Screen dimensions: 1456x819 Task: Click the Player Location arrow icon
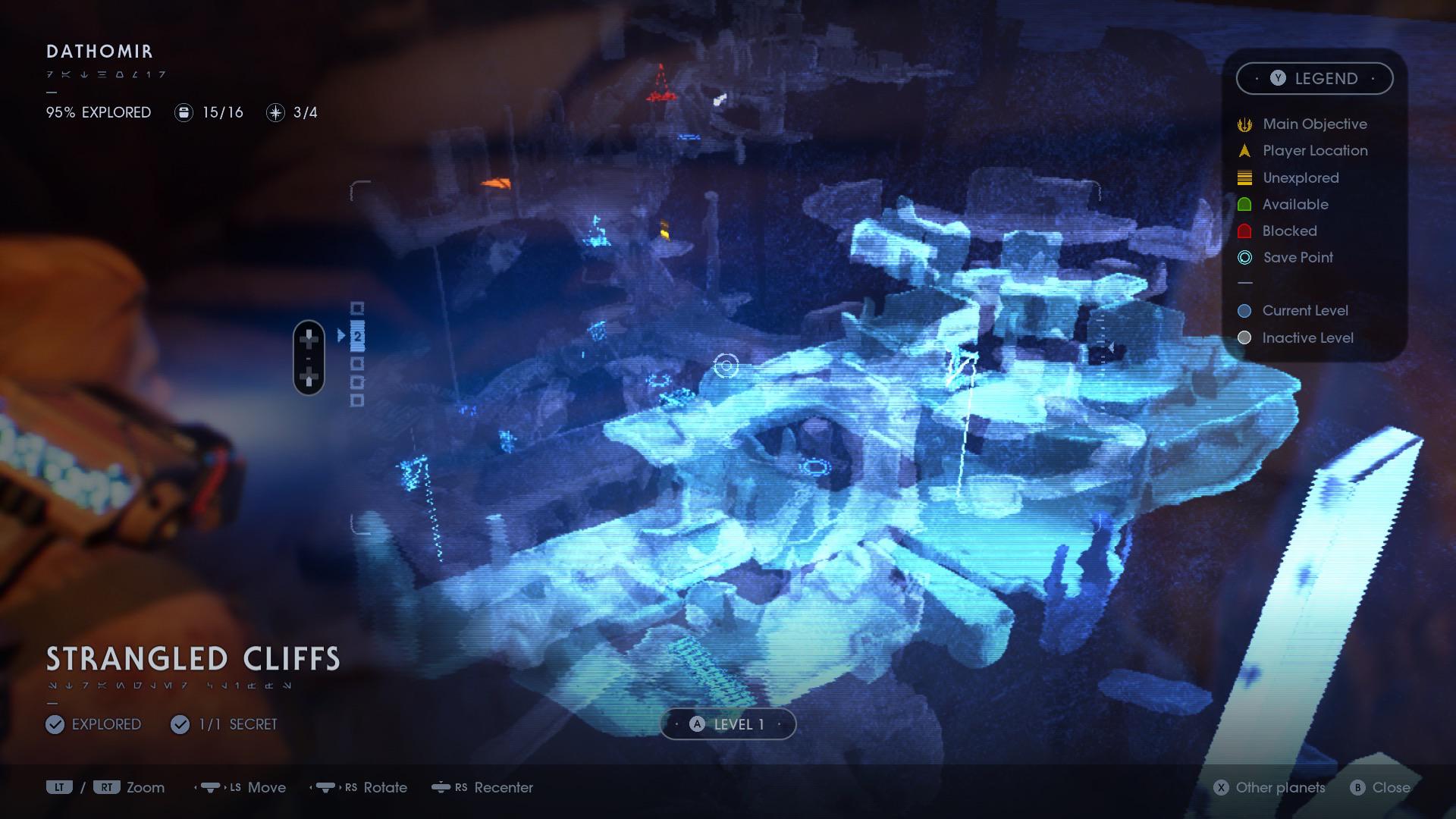1244,150
